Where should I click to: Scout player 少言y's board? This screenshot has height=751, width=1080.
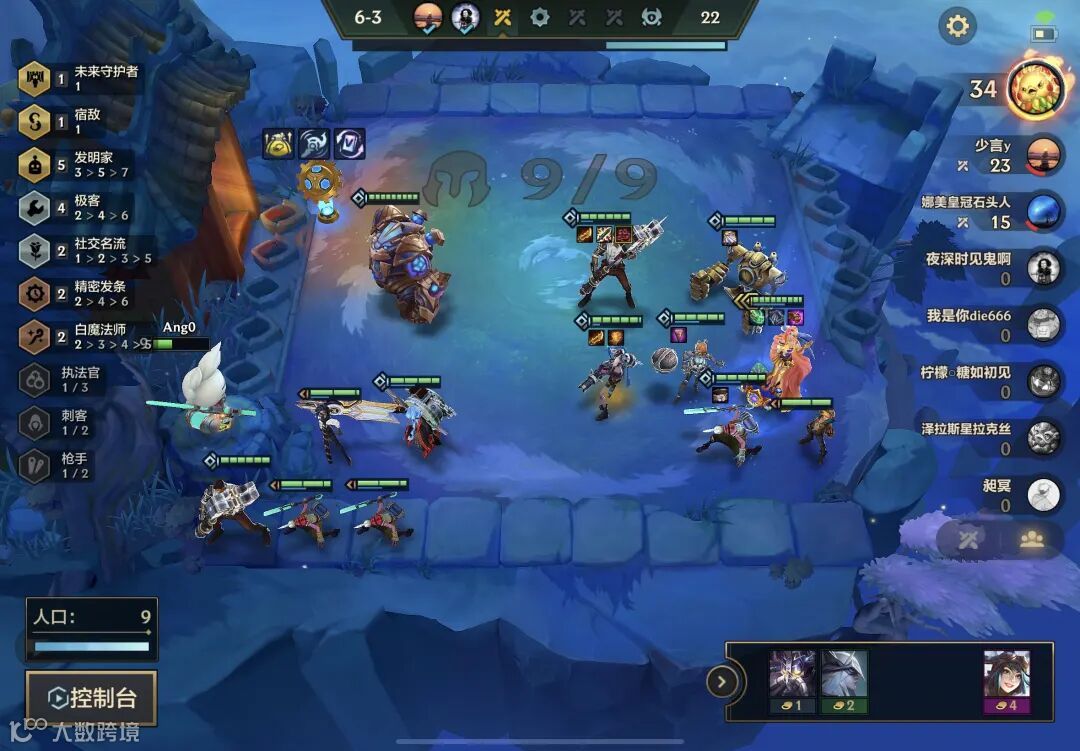point(1044,154)
